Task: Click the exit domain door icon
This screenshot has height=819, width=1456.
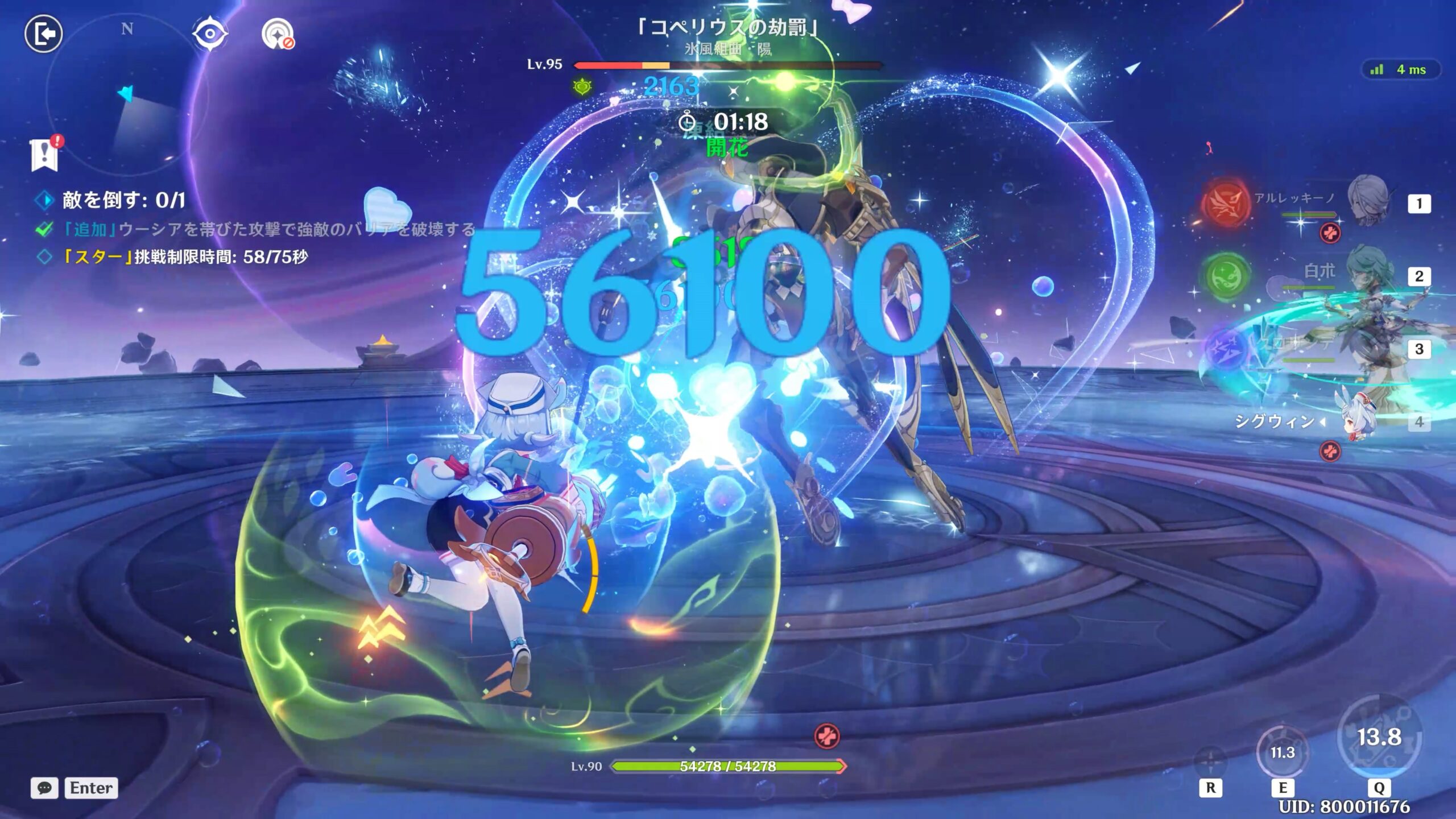Action: 43,34
